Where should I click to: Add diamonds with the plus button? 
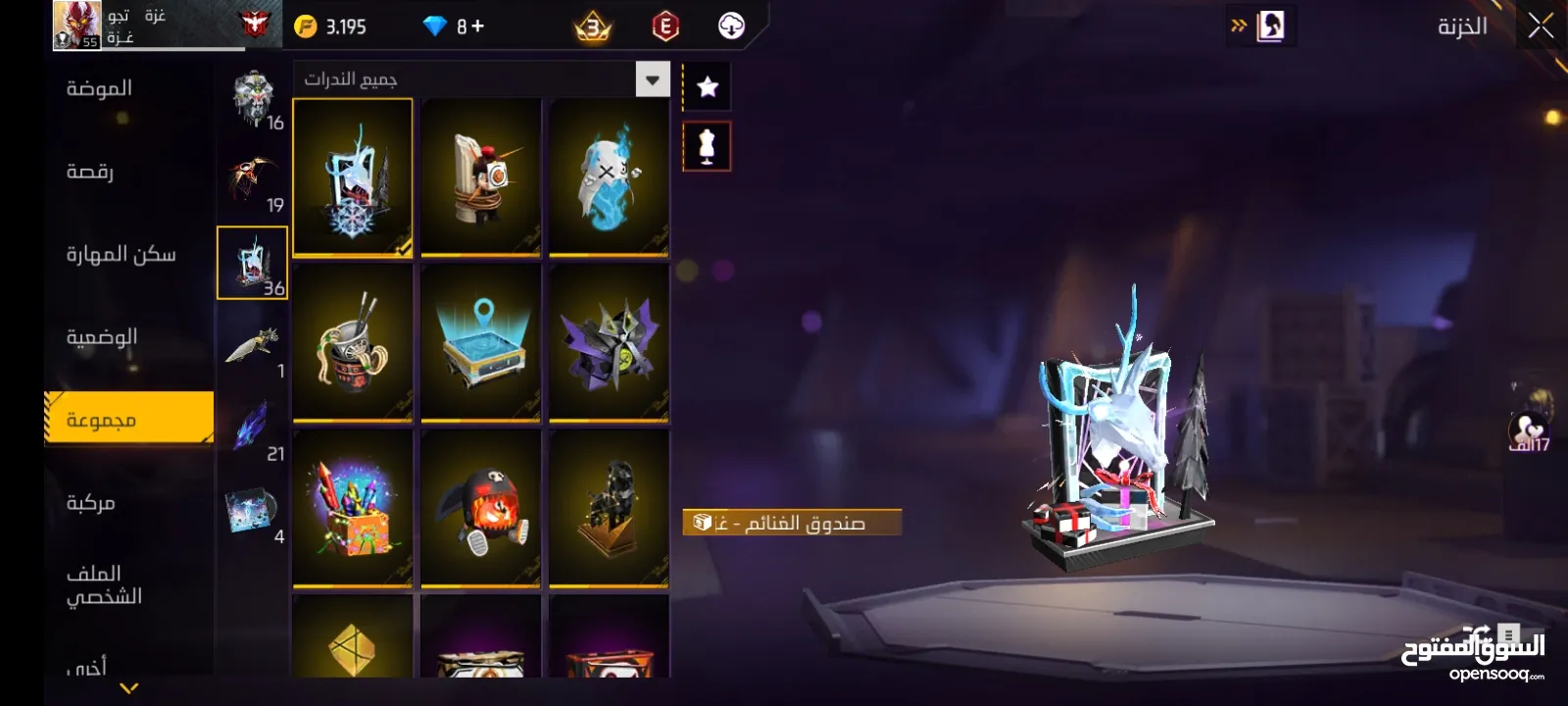click(477, 26)
